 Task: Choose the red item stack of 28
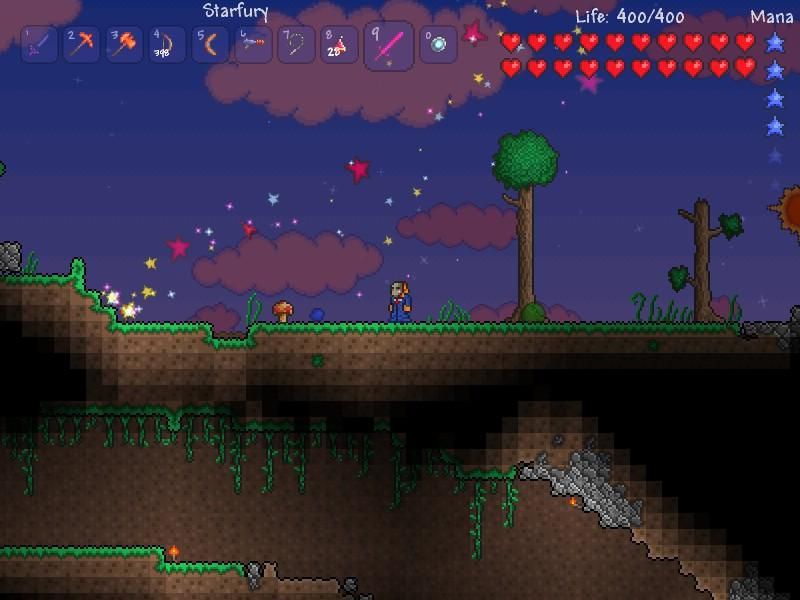point(340,45)
